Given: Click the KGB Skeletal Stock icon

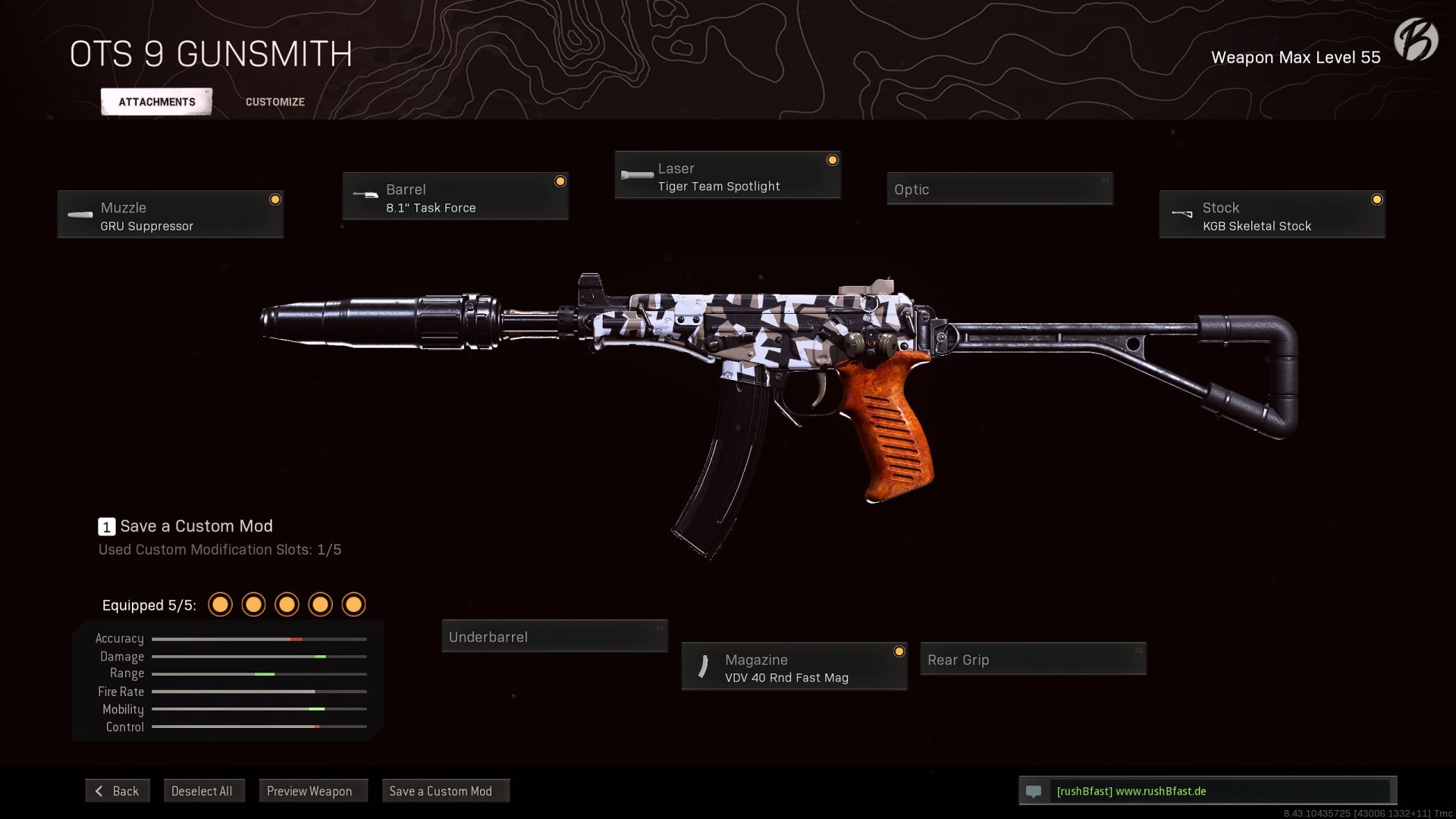Looking at the screenshot, I should pyautogui.click(x=1183, y=215).
